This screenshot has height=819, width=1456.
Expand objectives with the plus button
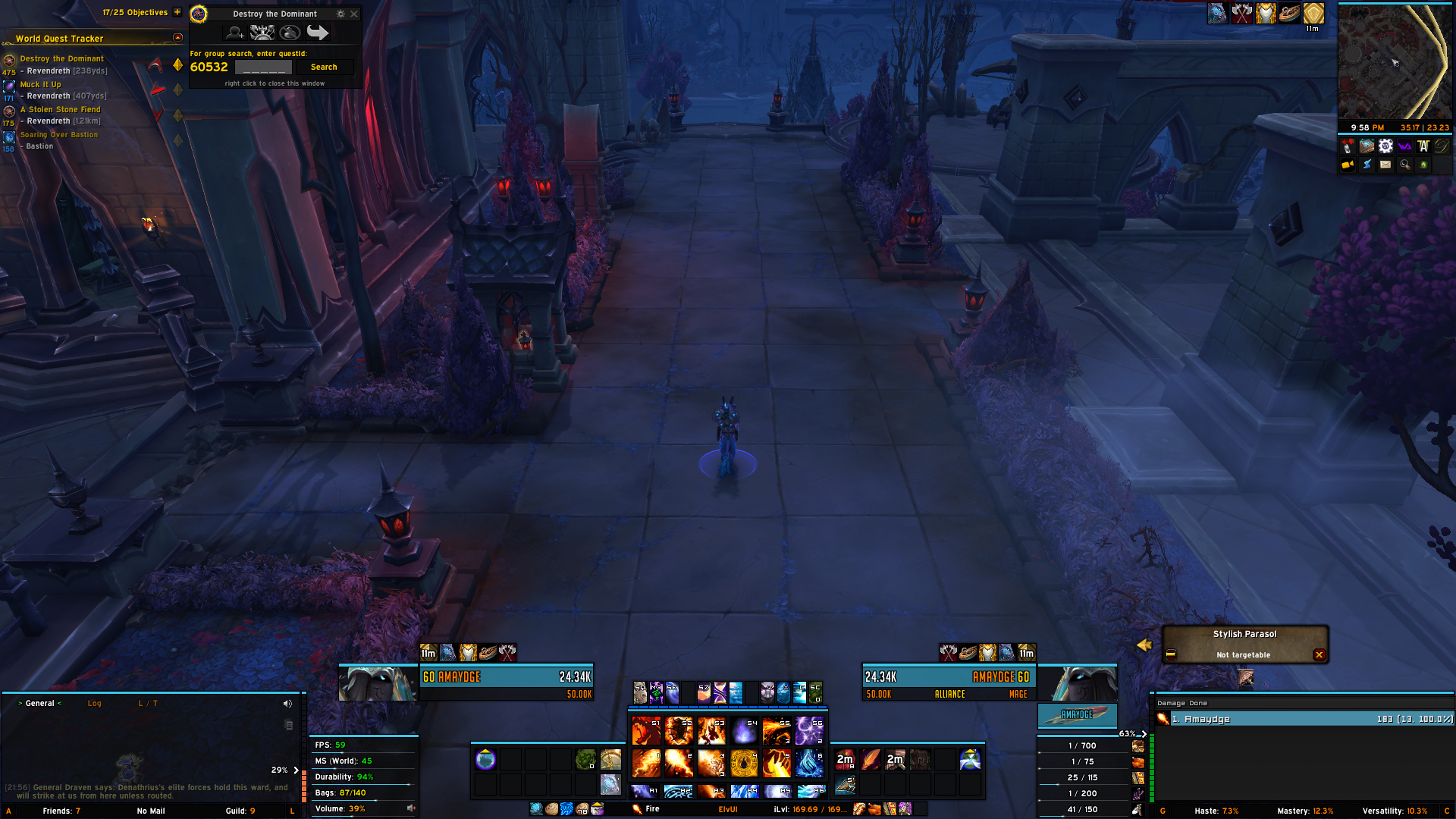[177, 12]
